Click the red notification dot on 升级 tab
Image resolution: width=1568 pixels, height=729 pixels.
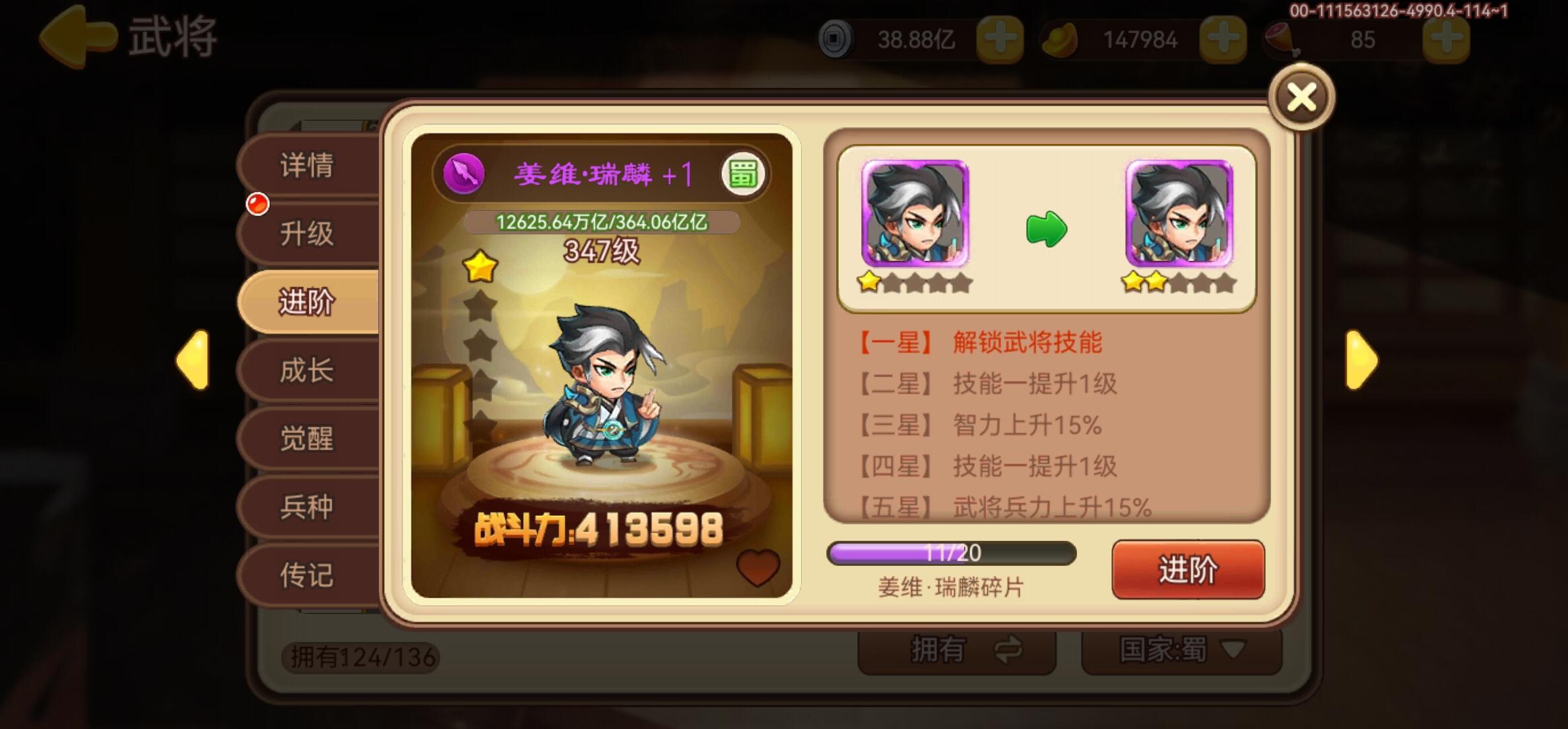(x=257, y=205)
